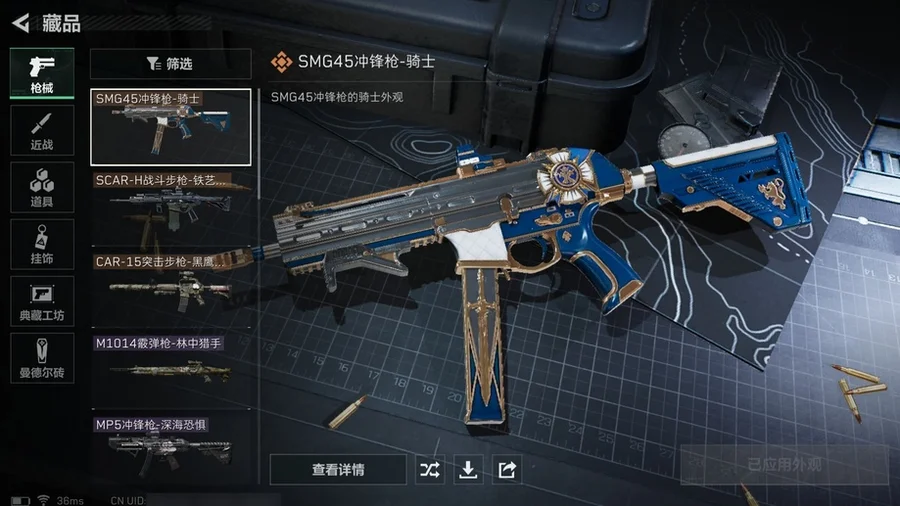This screenshot has height=506, width=900.
Task: Activate the shuffle arrows icon button
Action: tap(430, 469)
